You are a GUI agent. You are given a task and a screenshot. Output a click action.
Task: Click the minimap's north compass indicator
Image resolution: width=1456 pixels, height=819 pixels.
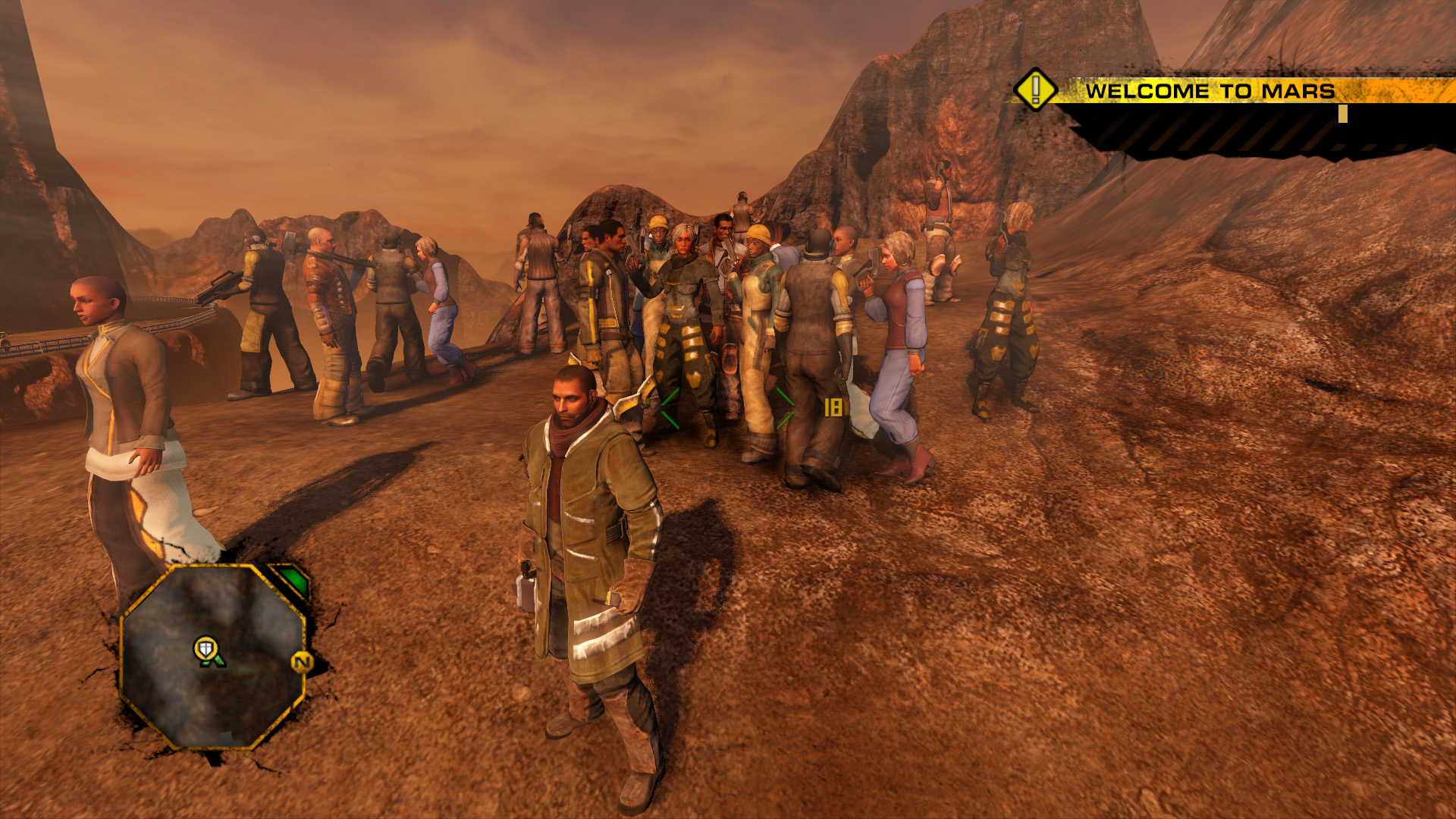[x=302, y=663]
